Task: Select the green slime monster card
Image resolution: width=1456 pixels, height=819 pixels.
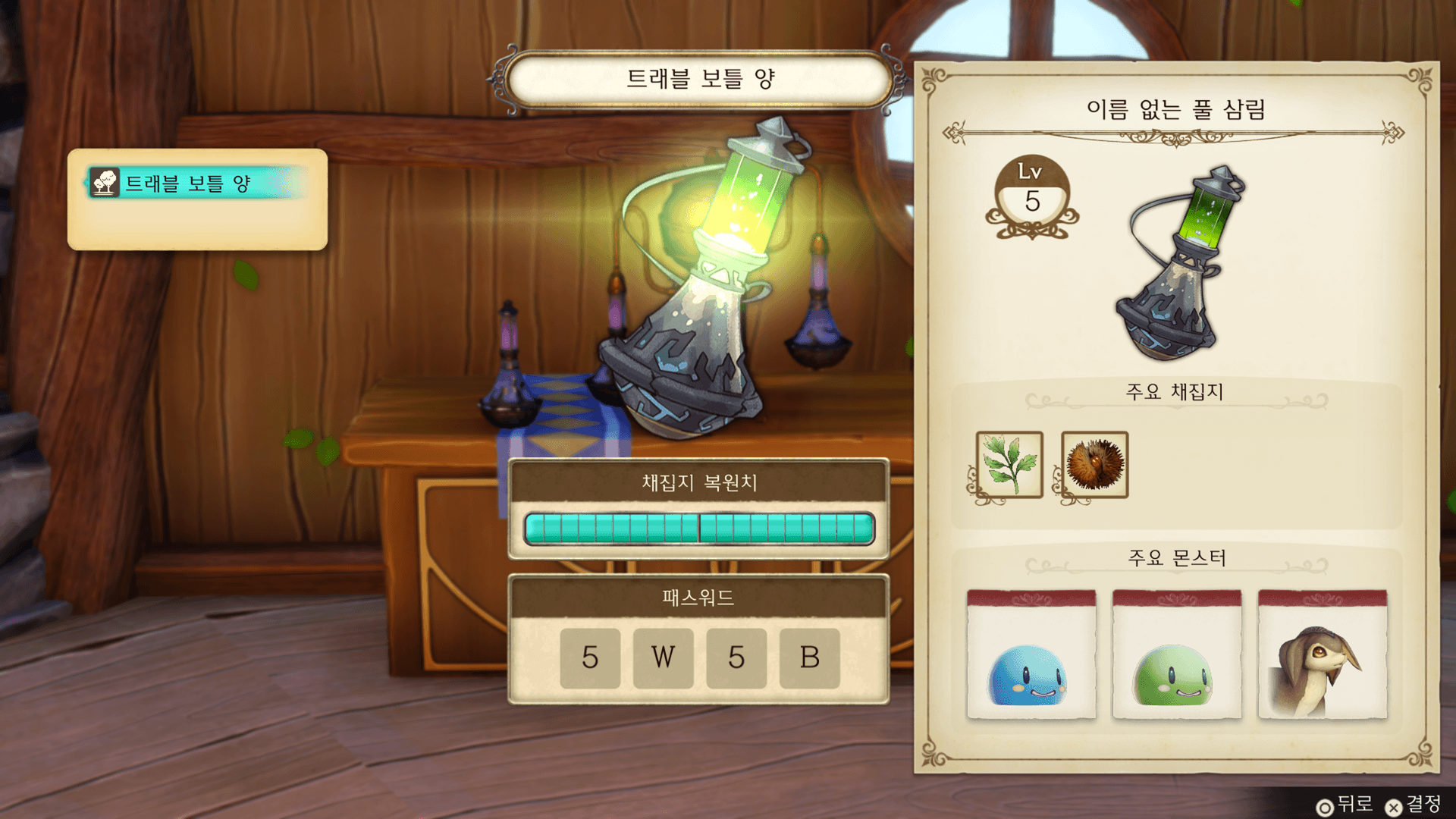Action: pos(1176,654)
